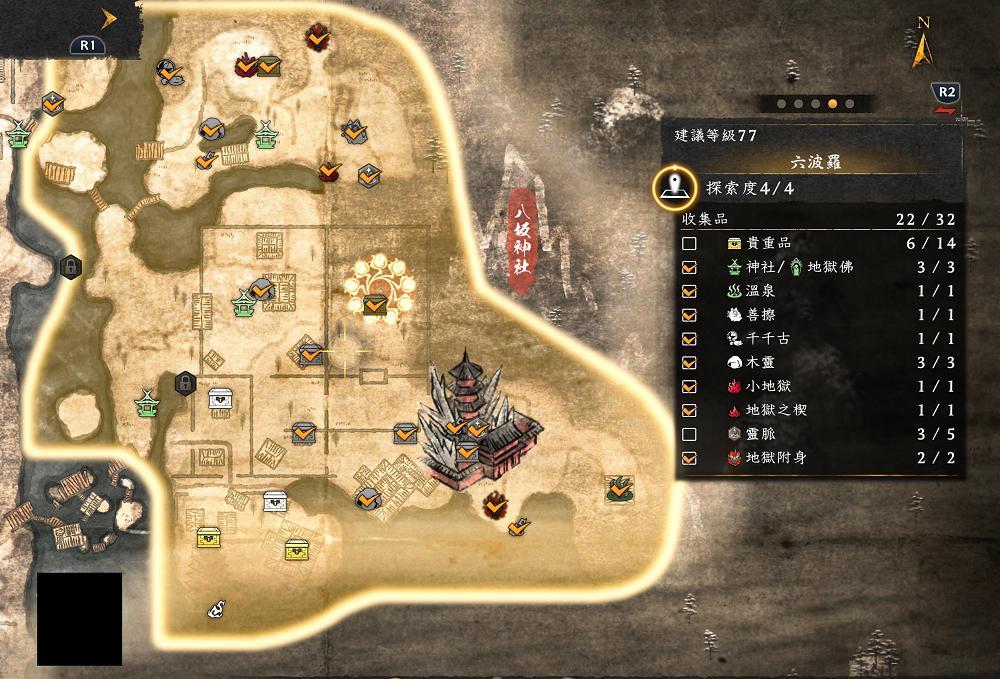This screenshot has height=679, width=1000.
Task: Toggle the 木靈 kodama checkbox
Action: click(689, 363)
